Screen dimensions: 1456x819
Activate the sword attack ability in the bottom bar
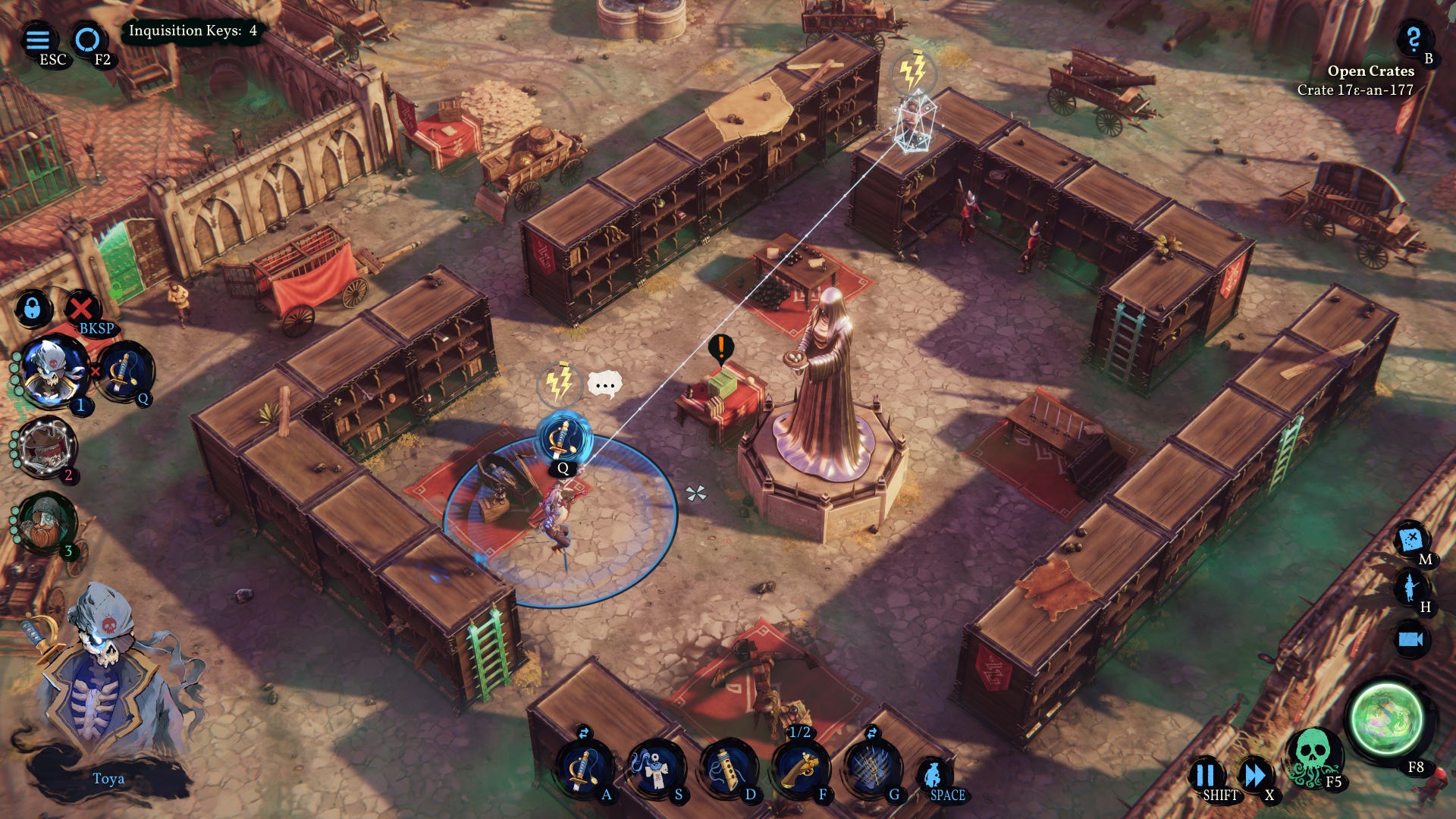[584, 767]
